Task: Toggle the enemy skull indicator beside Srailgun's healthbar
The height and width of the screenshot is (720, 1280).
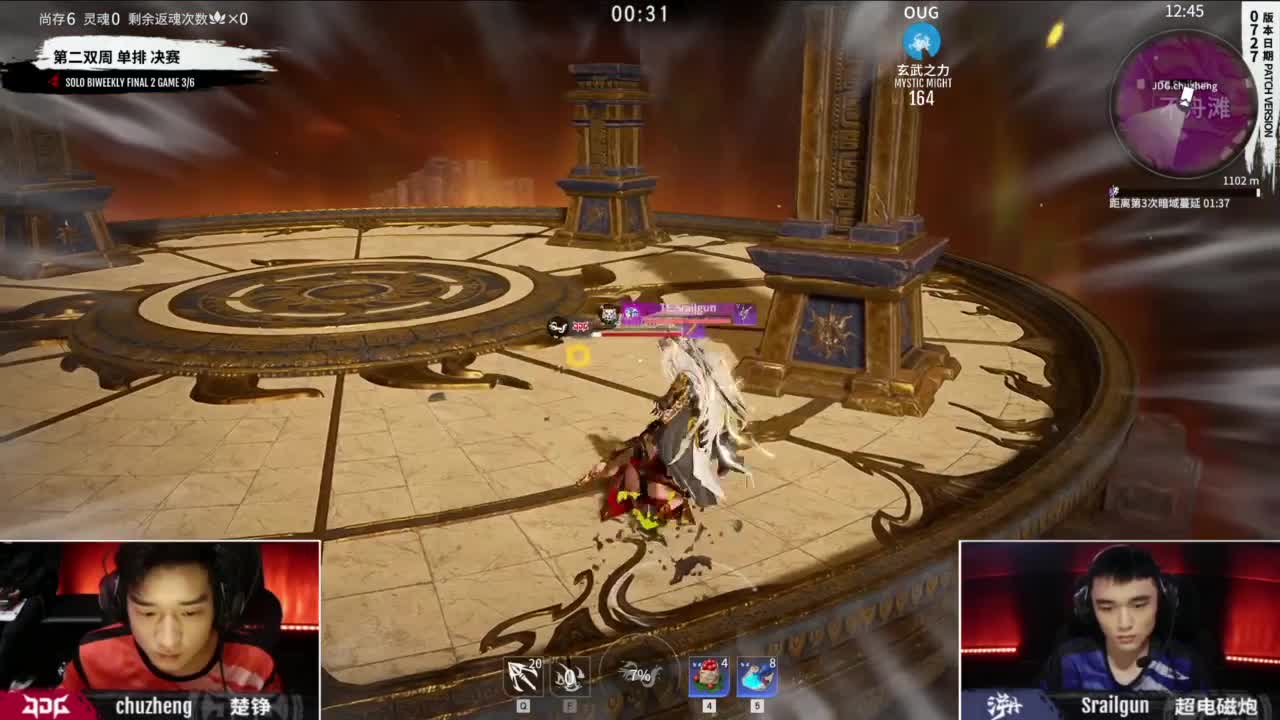Action: point(557,325)
